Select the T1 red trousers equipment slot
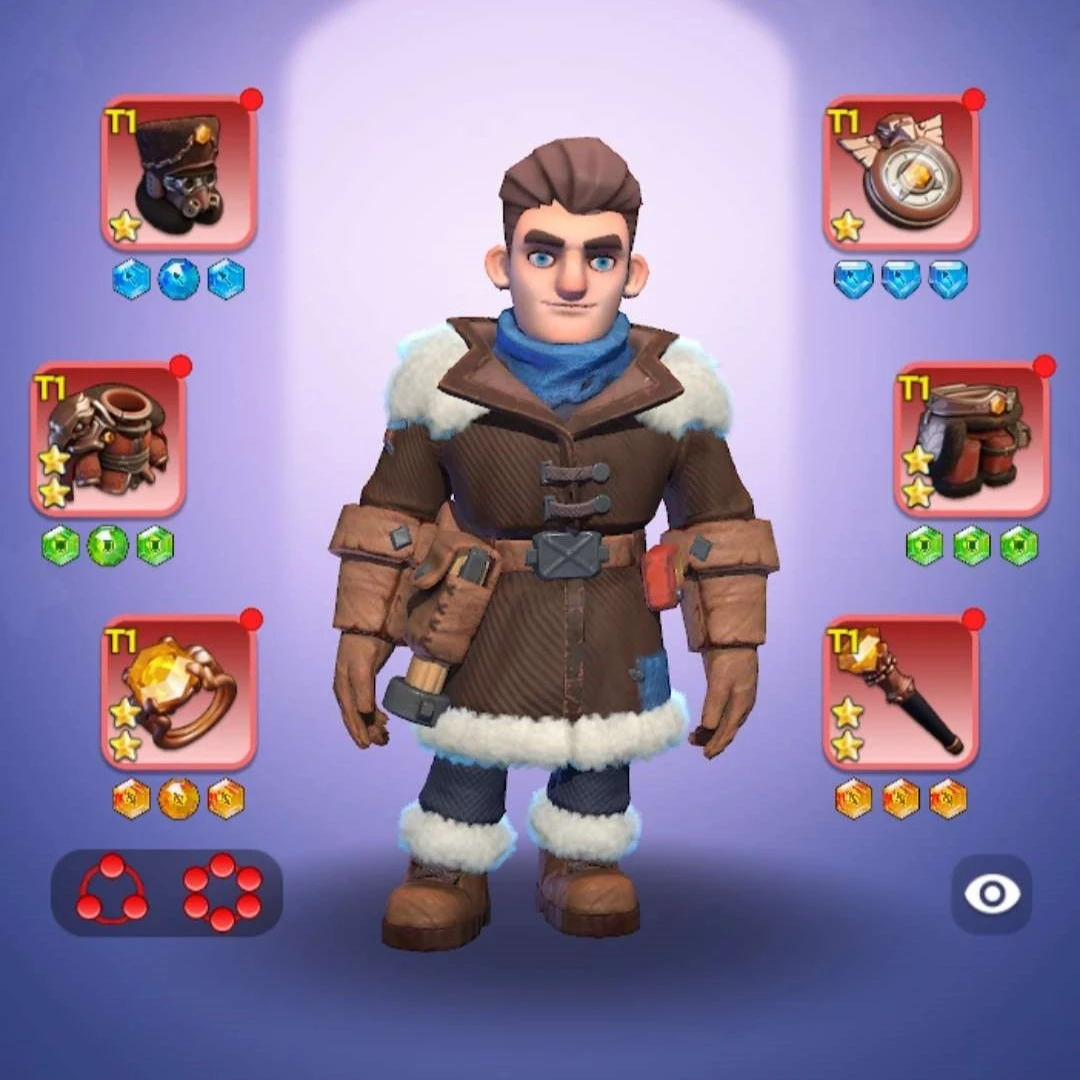 971,440
